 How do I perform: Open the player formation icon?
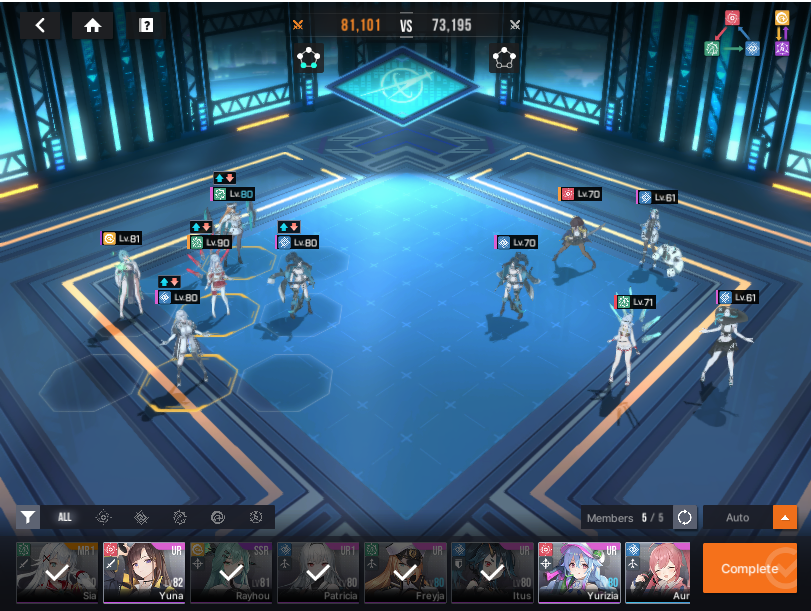pyautogui.click(x=309, y=58)
